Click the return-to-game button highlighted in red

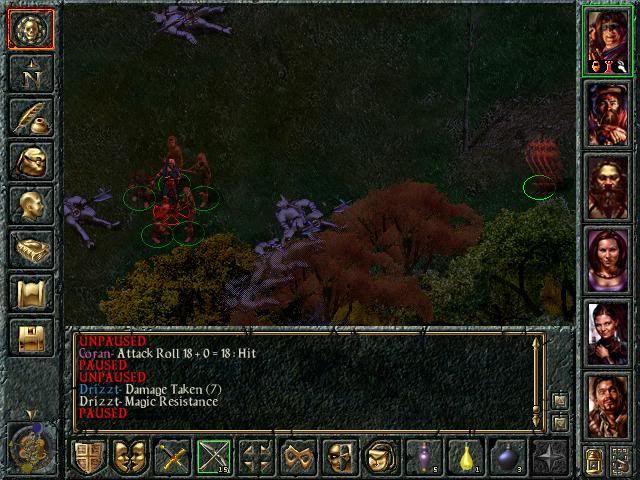(x=30, y=29)
